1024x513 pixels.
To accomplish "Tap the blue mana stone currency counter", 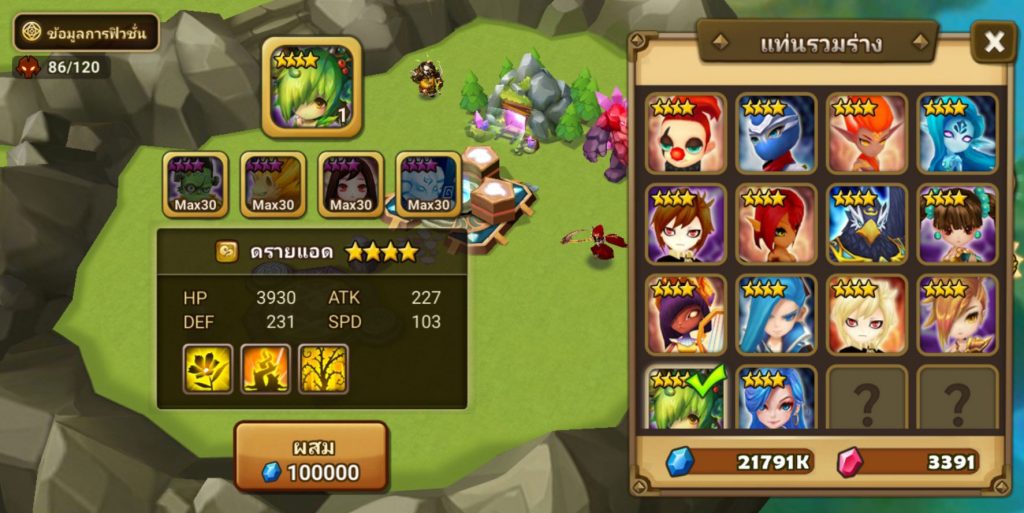I will (x=740, y=461).
